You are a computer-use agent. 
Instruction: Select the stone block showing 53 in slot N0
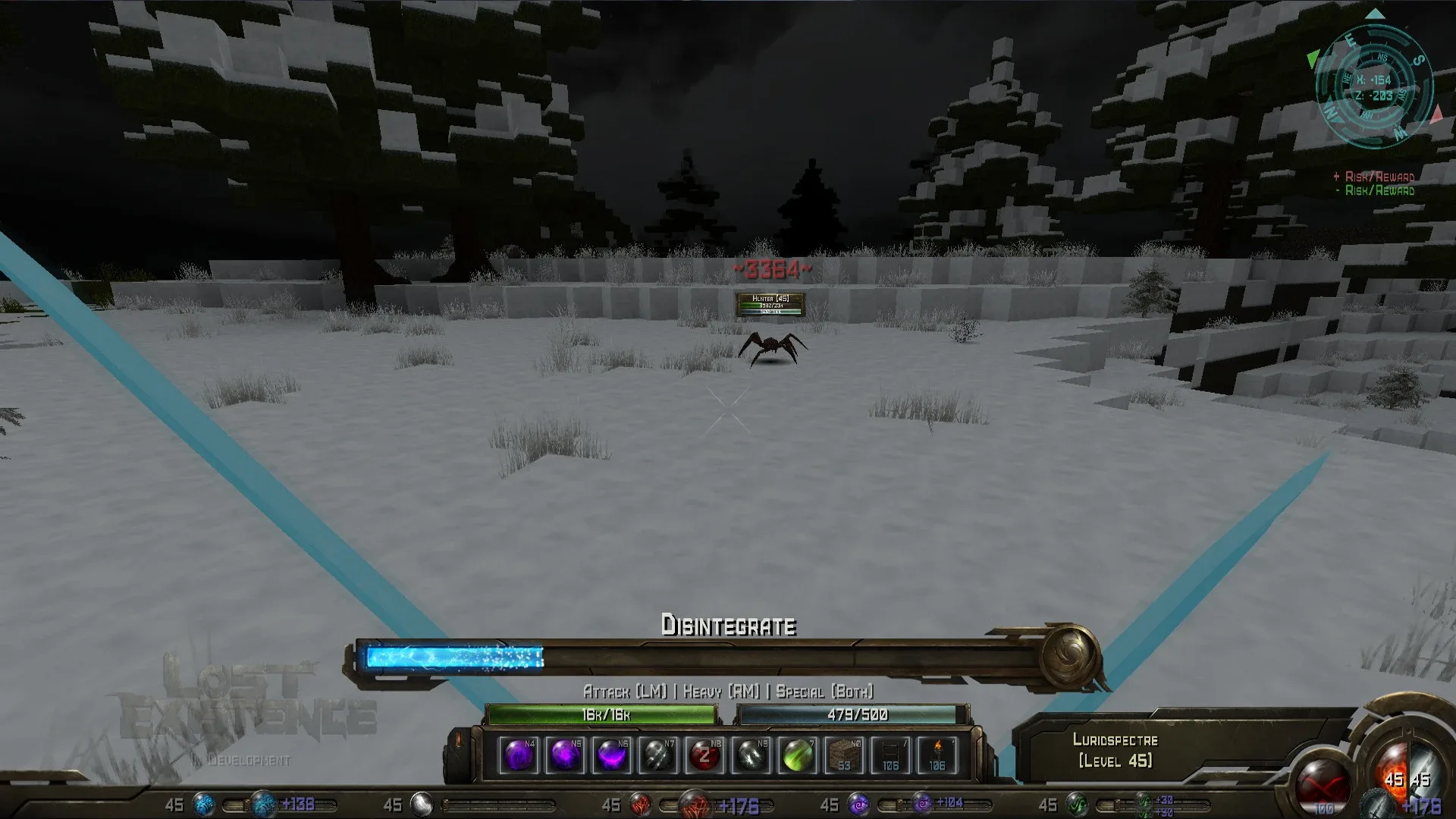point(843,755)
